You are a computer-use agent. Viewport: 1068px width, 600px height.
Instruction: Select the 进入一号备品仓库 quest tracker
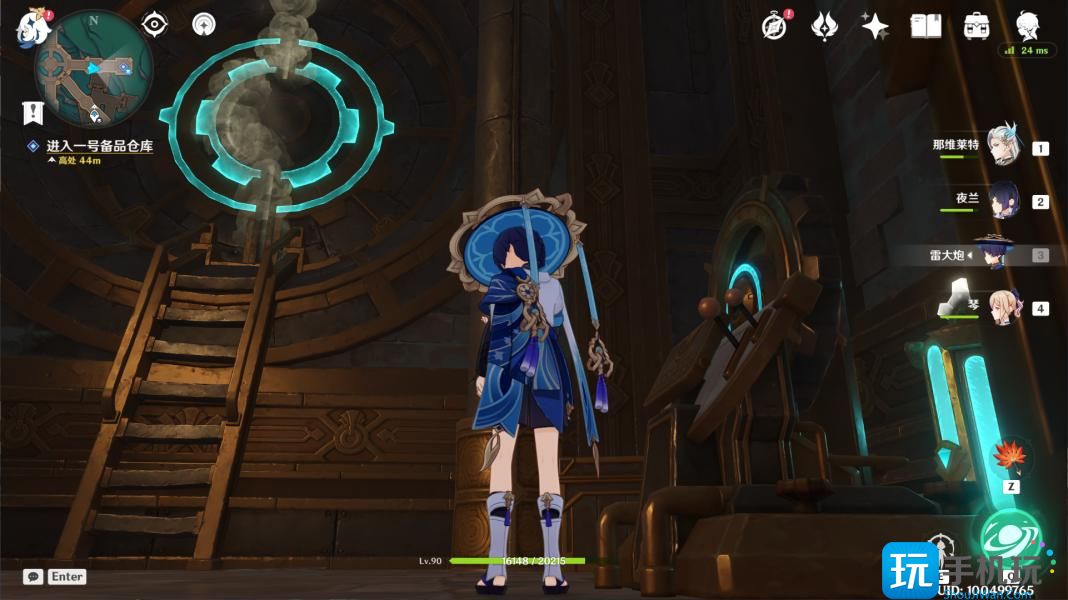point(99,146)
